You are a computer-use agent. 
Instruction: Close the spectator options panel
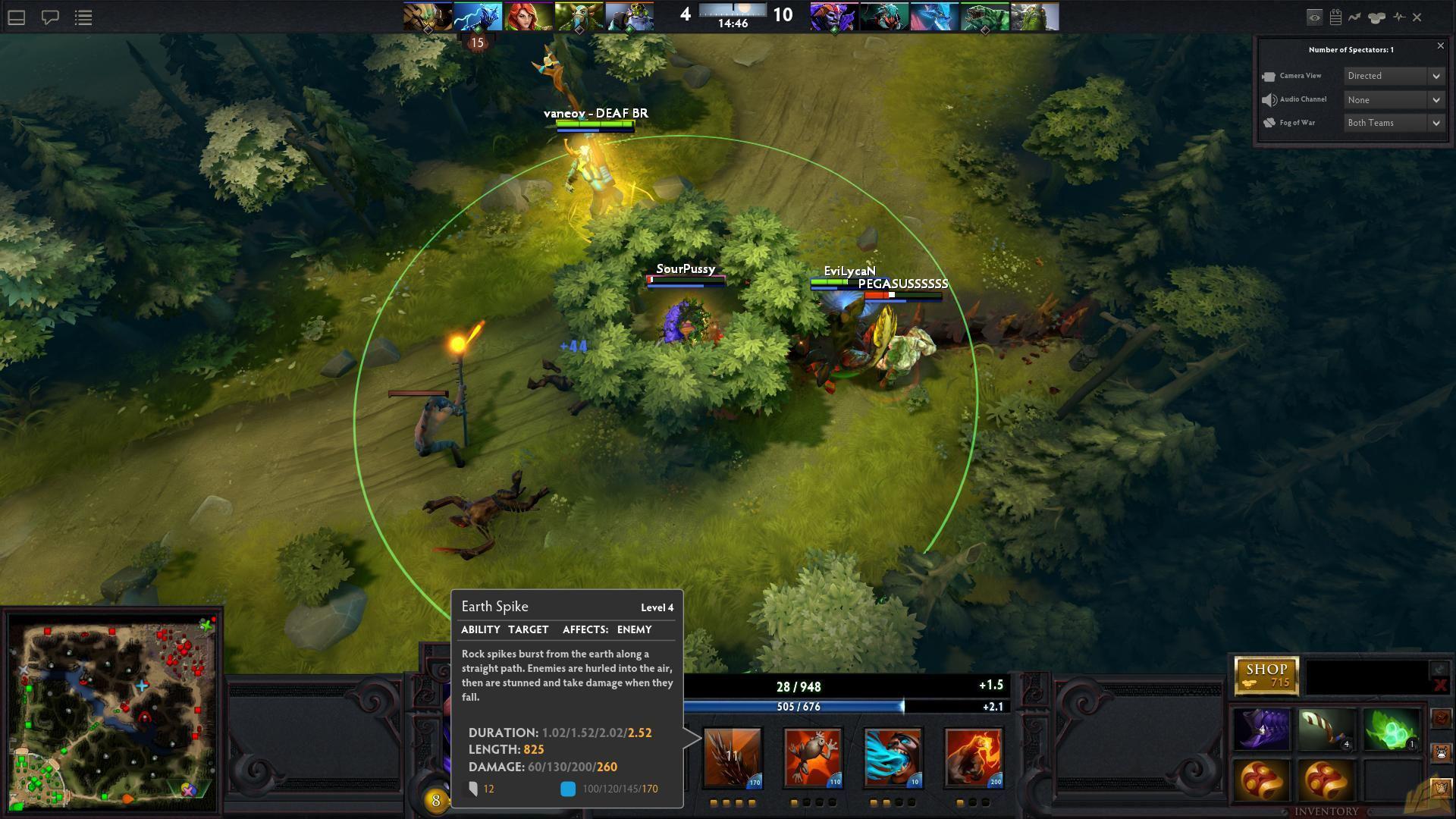point(1441,46)
